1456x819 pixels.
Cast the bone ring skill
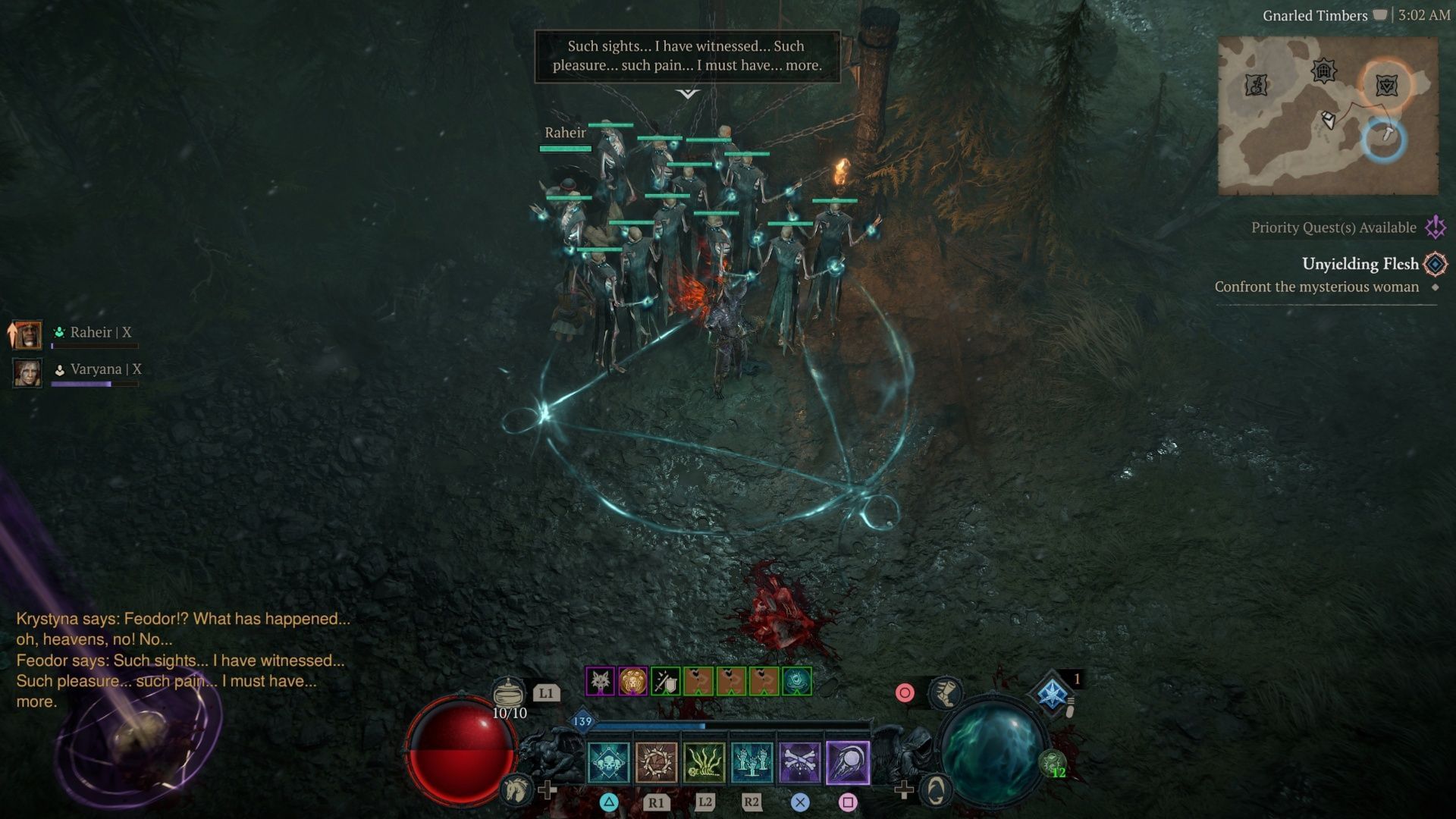click(x=656, y=762)
